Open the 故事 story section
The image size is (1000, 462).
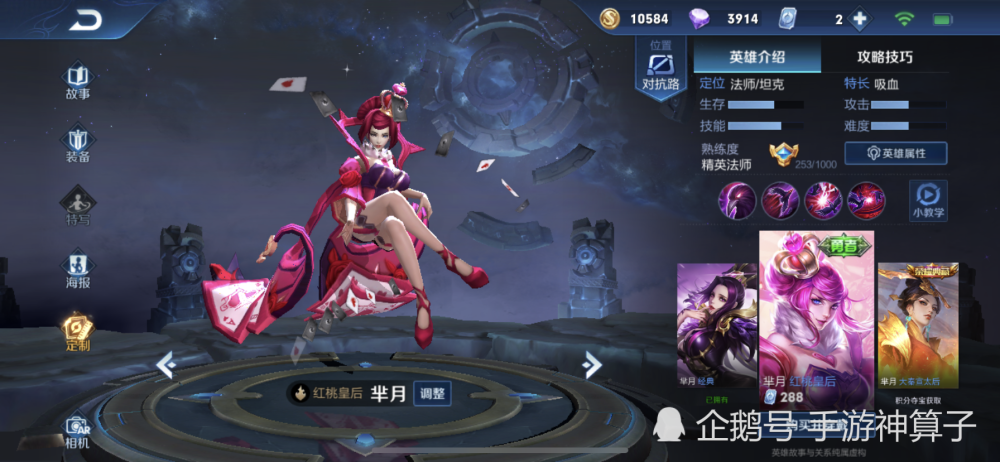78,82
